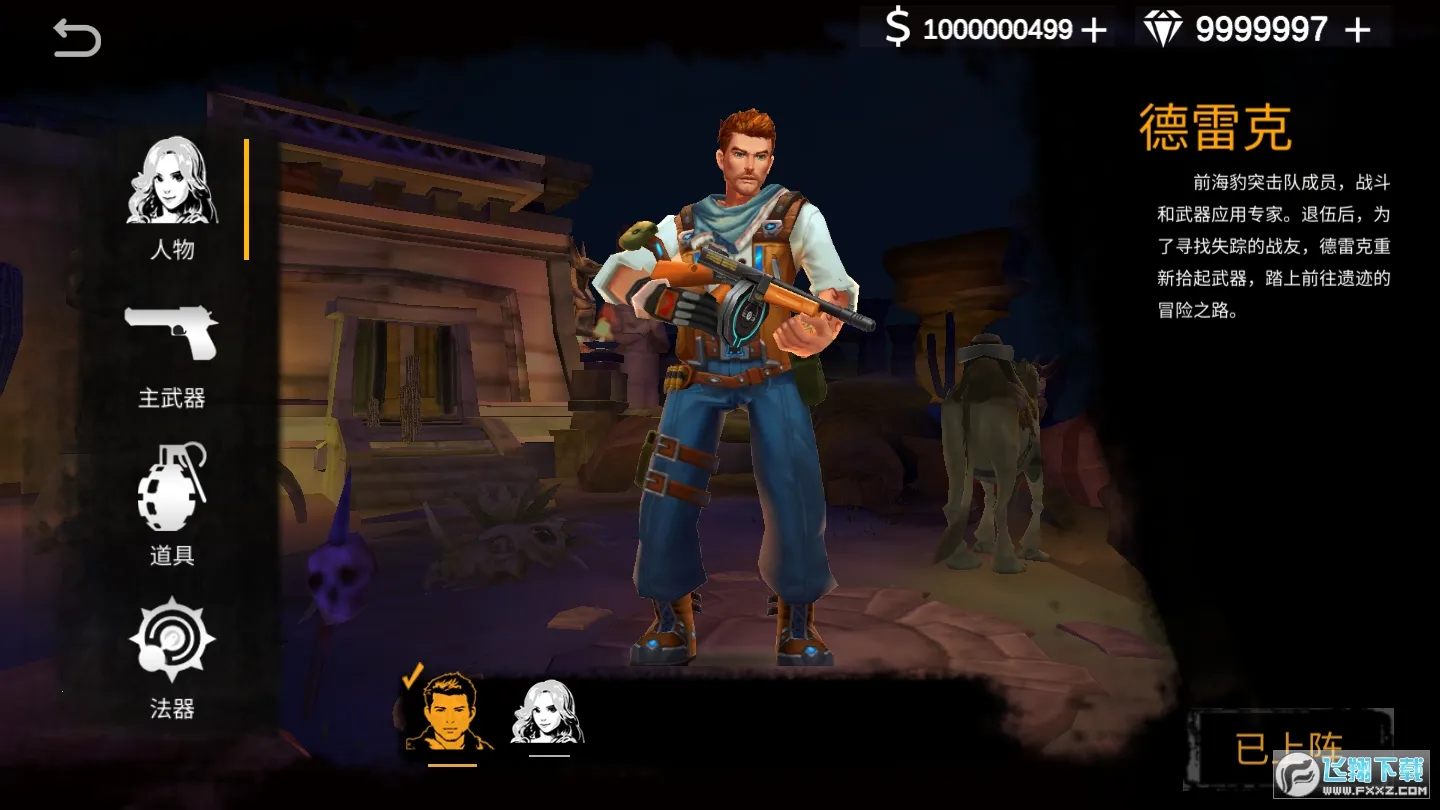
Task: Tap the back arrow icon
Action: [x=76, y=38]
